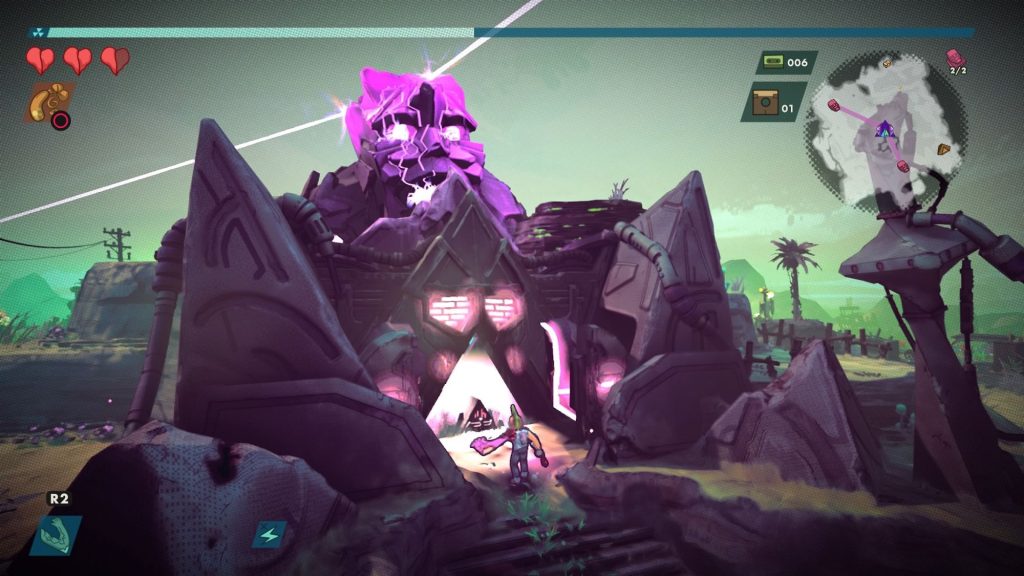The image size is (1024, 576).
Task: Select the pink canister objective tracker icon
Action: pos(956,57)
